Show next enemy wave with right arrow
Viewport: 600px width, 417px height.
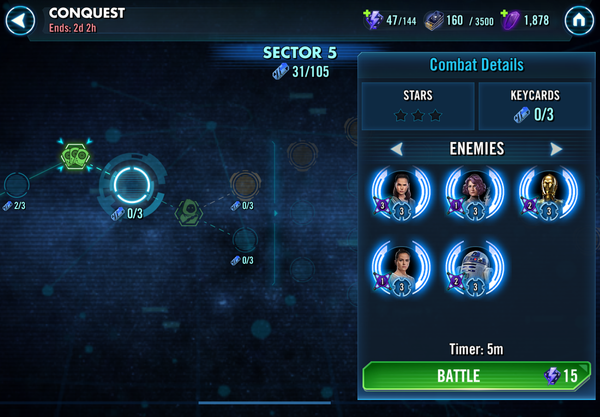pyautogui.click(x=556, y=149)
